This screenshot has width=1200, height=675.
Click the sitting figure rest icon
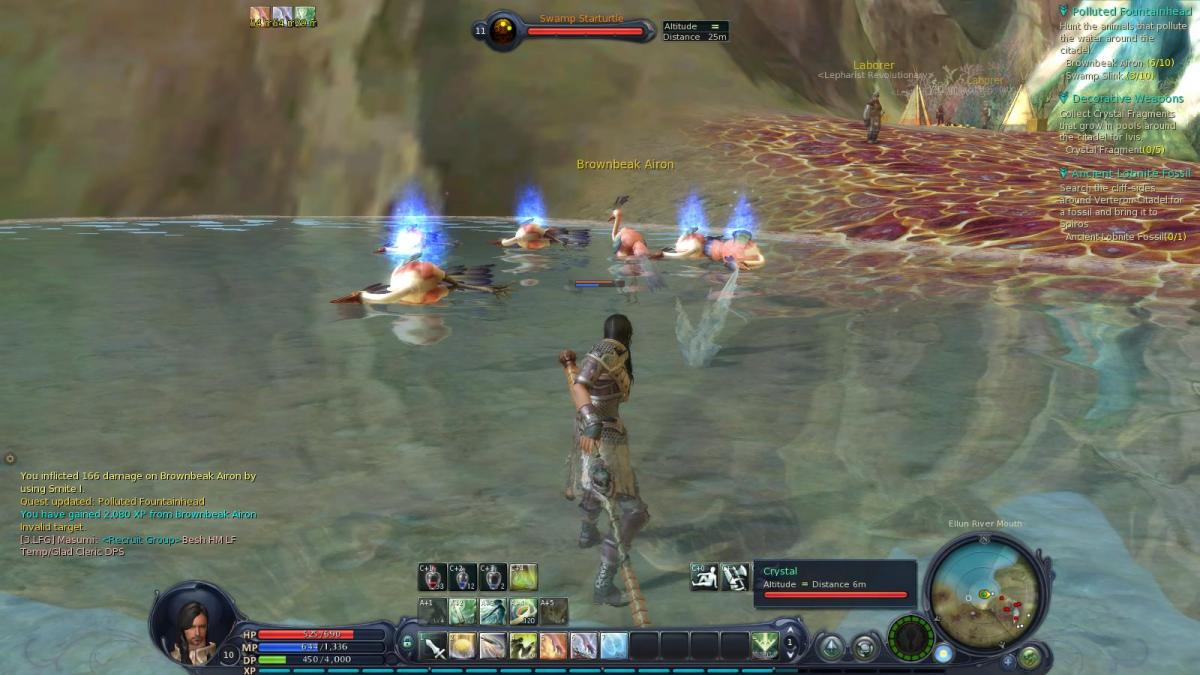pos(704,576)
